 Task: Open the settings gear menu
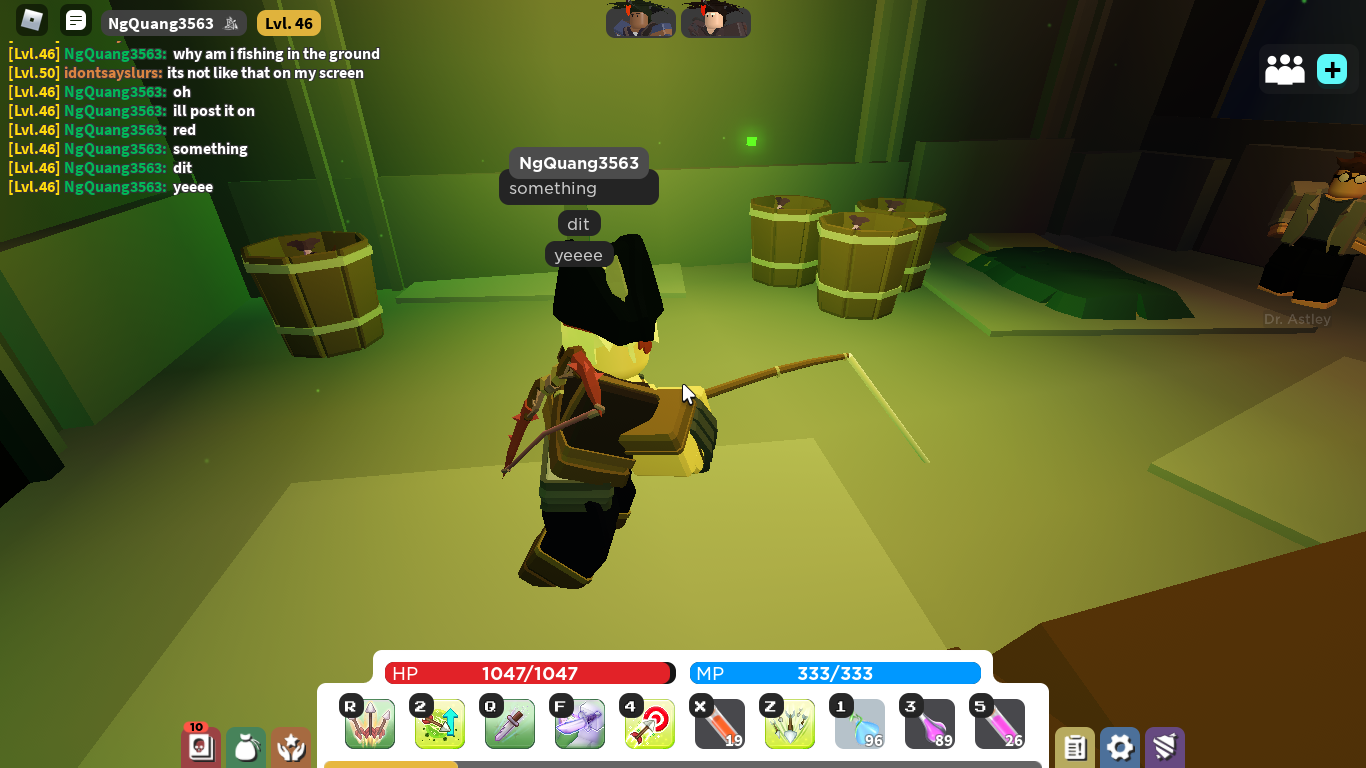1119,747
